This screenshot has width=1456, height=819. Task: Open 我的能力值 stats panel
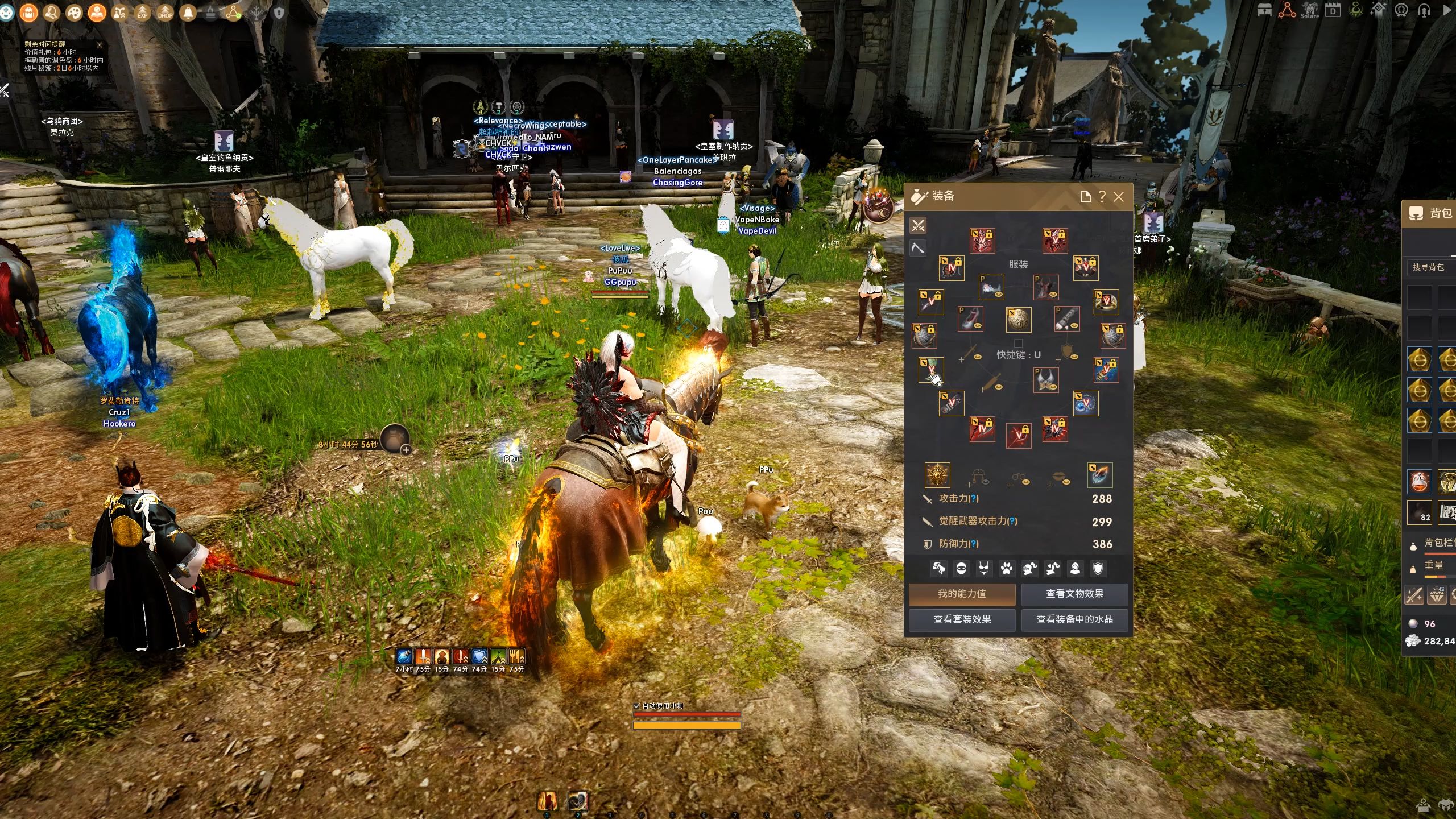962,594
